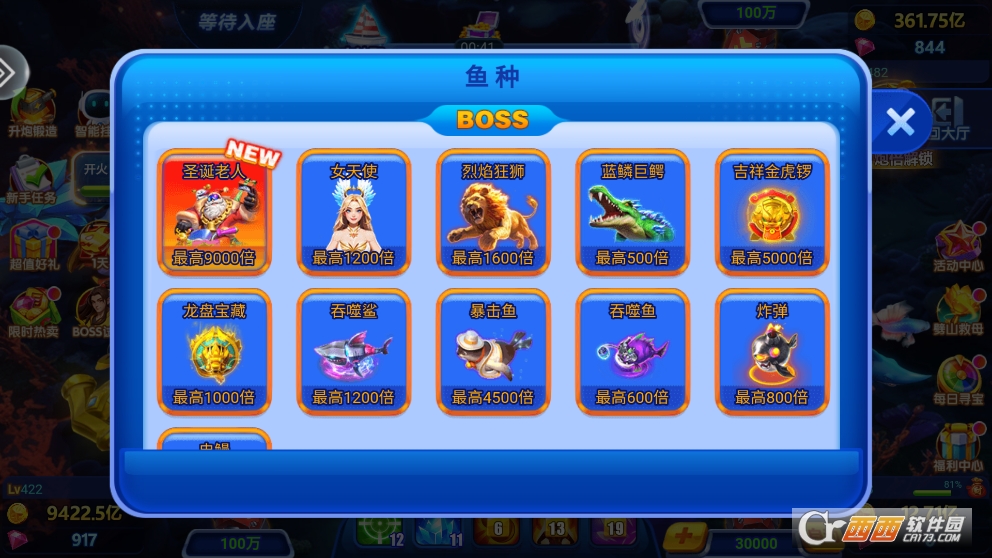992x558 pixels.
Task: Select the 蓝鳞巨鳄 crocodile card
Action: tap(632, 212)
